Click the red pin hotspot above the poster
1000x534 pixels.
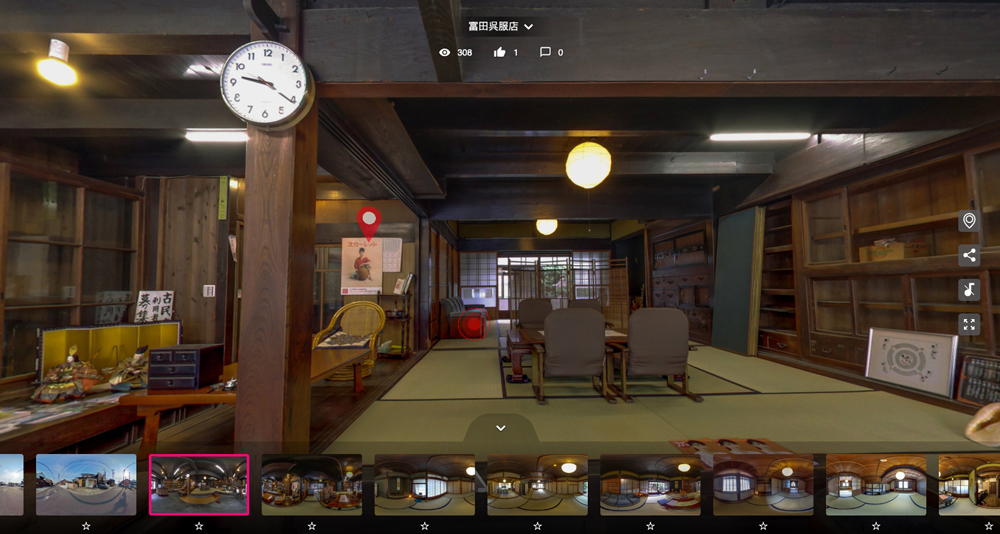[x=369, y=220]
